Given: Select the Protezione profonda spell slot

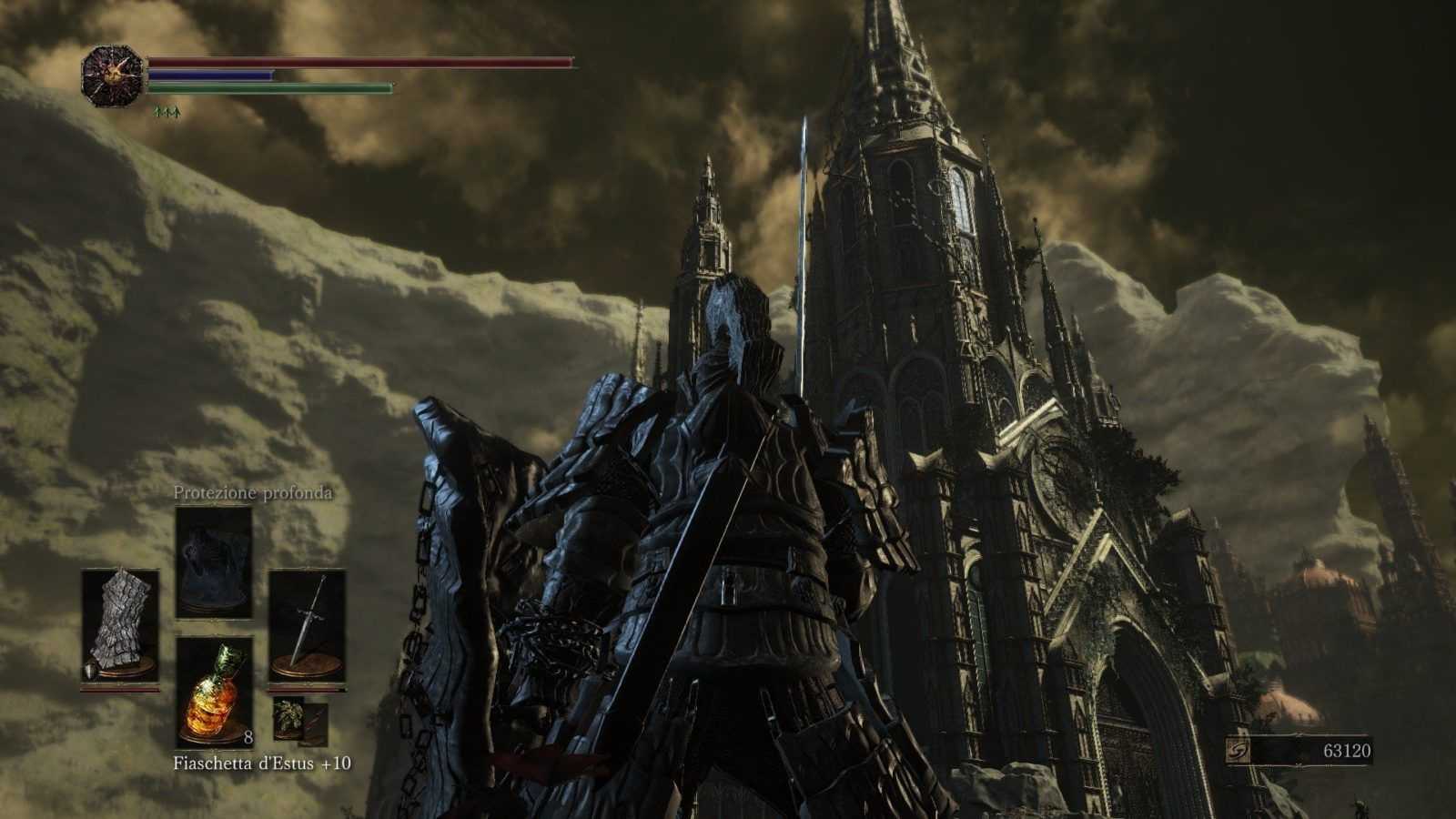Looking at the screenshot, I should 214,562.
